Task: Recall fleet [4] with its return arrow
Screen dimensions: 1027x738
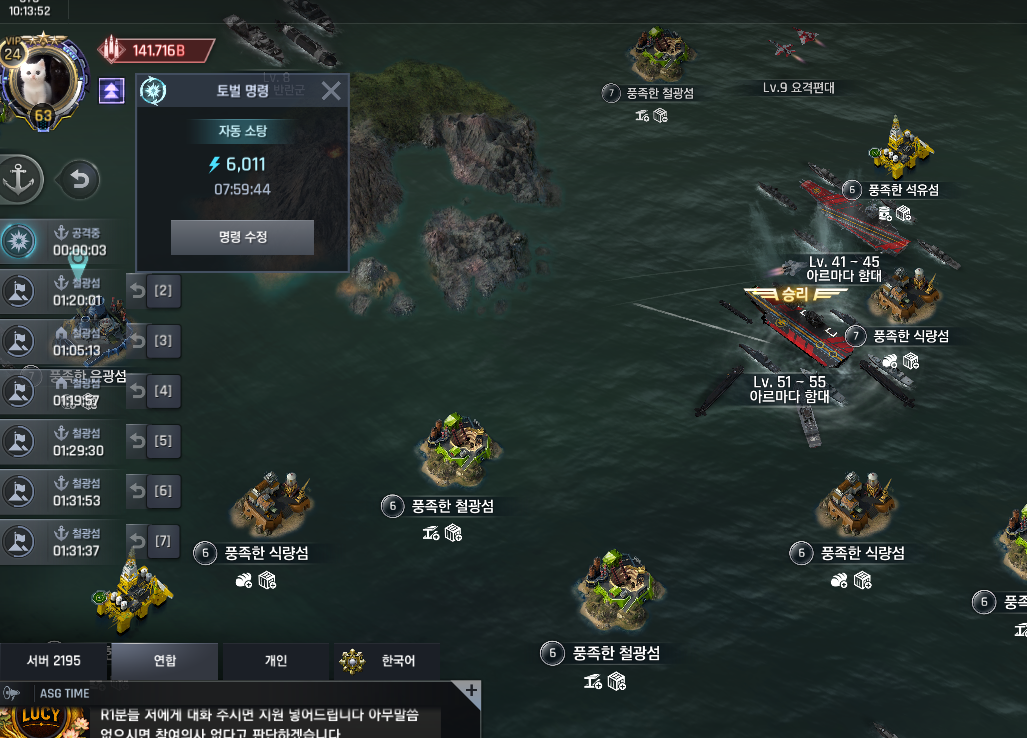Action: click(x=139, y=391)
